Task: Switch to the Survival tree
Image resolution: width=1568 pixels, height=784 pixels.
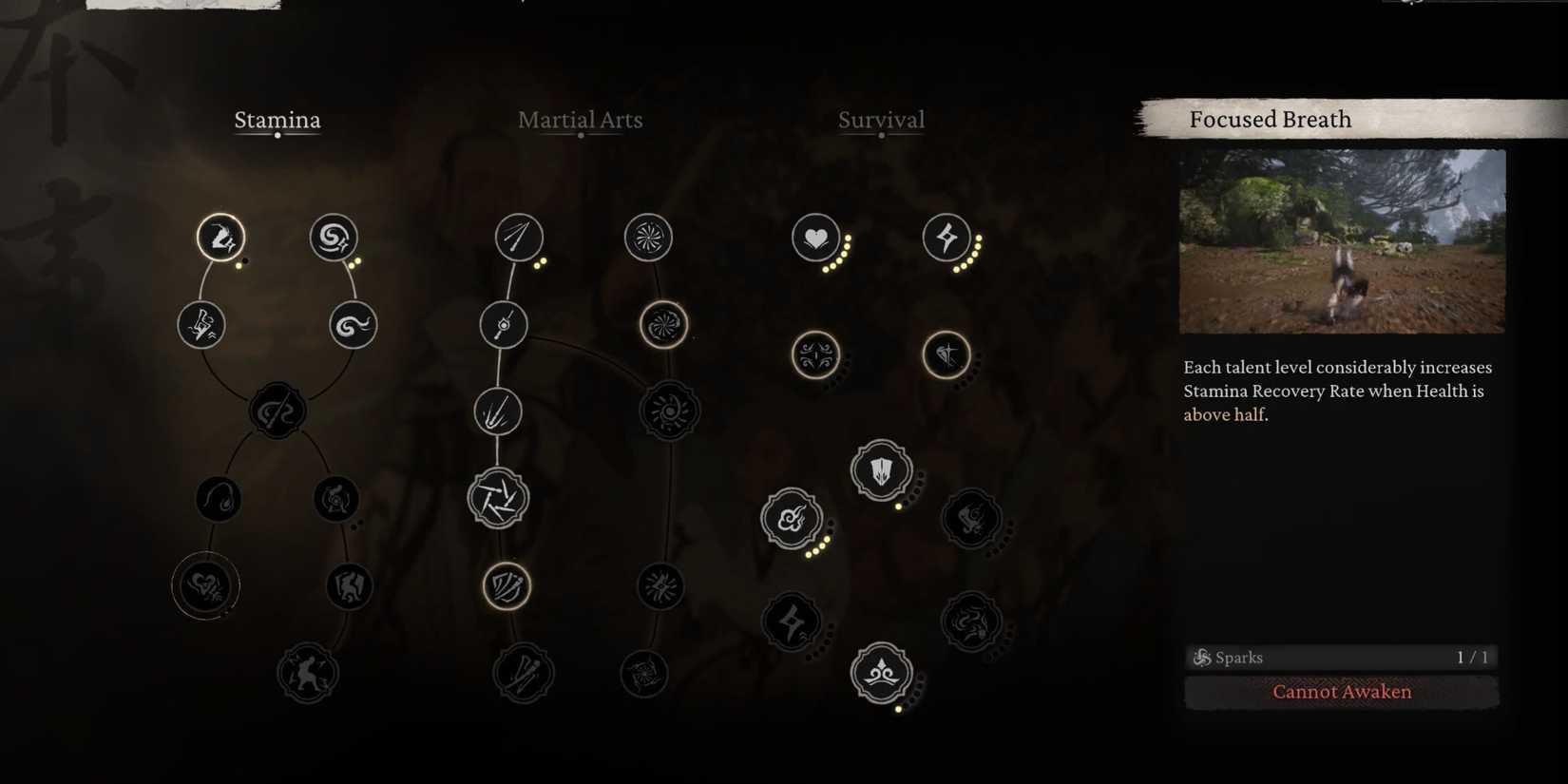Action: [881, 120]
